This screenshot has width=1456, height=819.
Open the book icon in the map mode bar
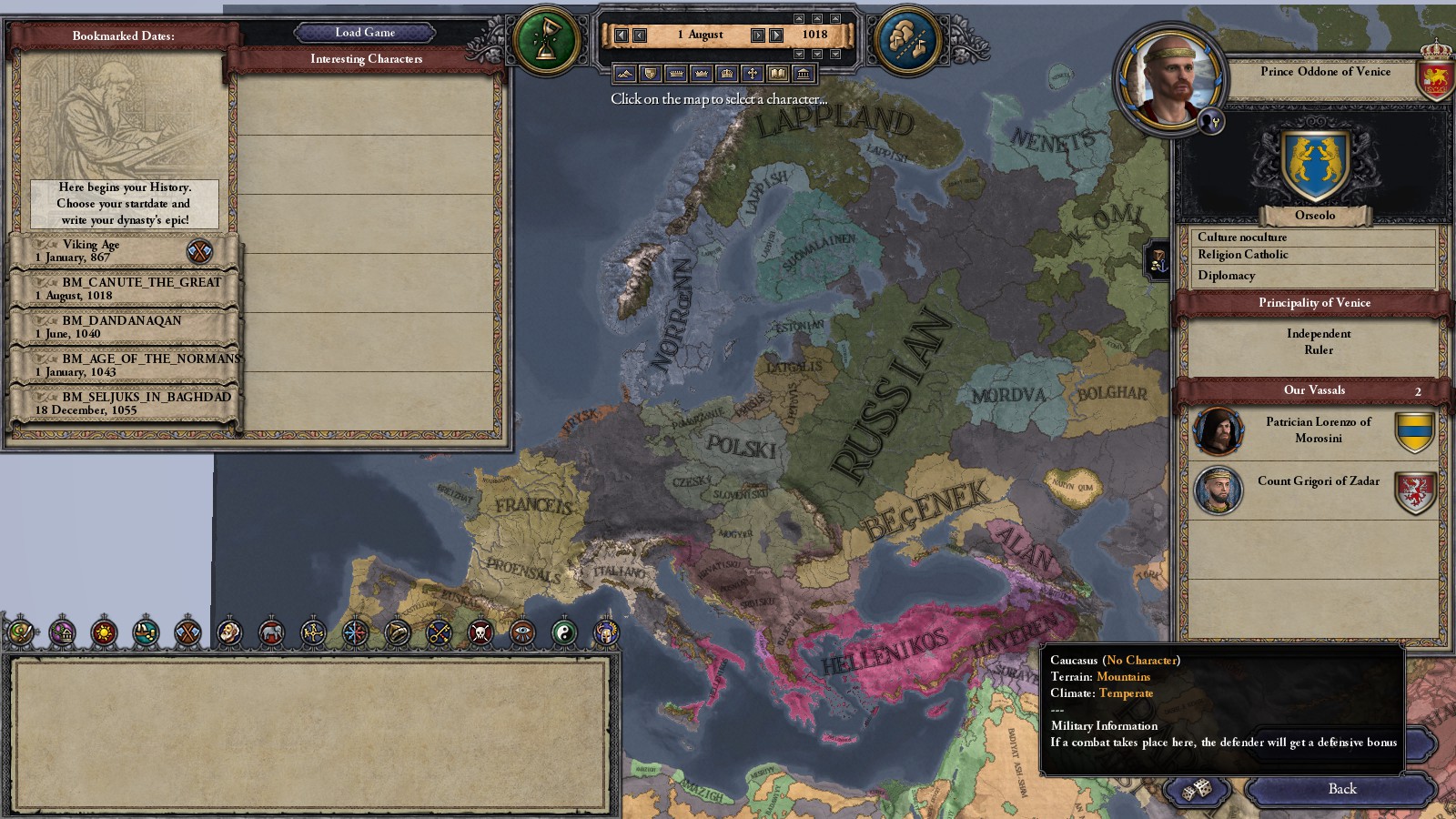pos(778,72)
